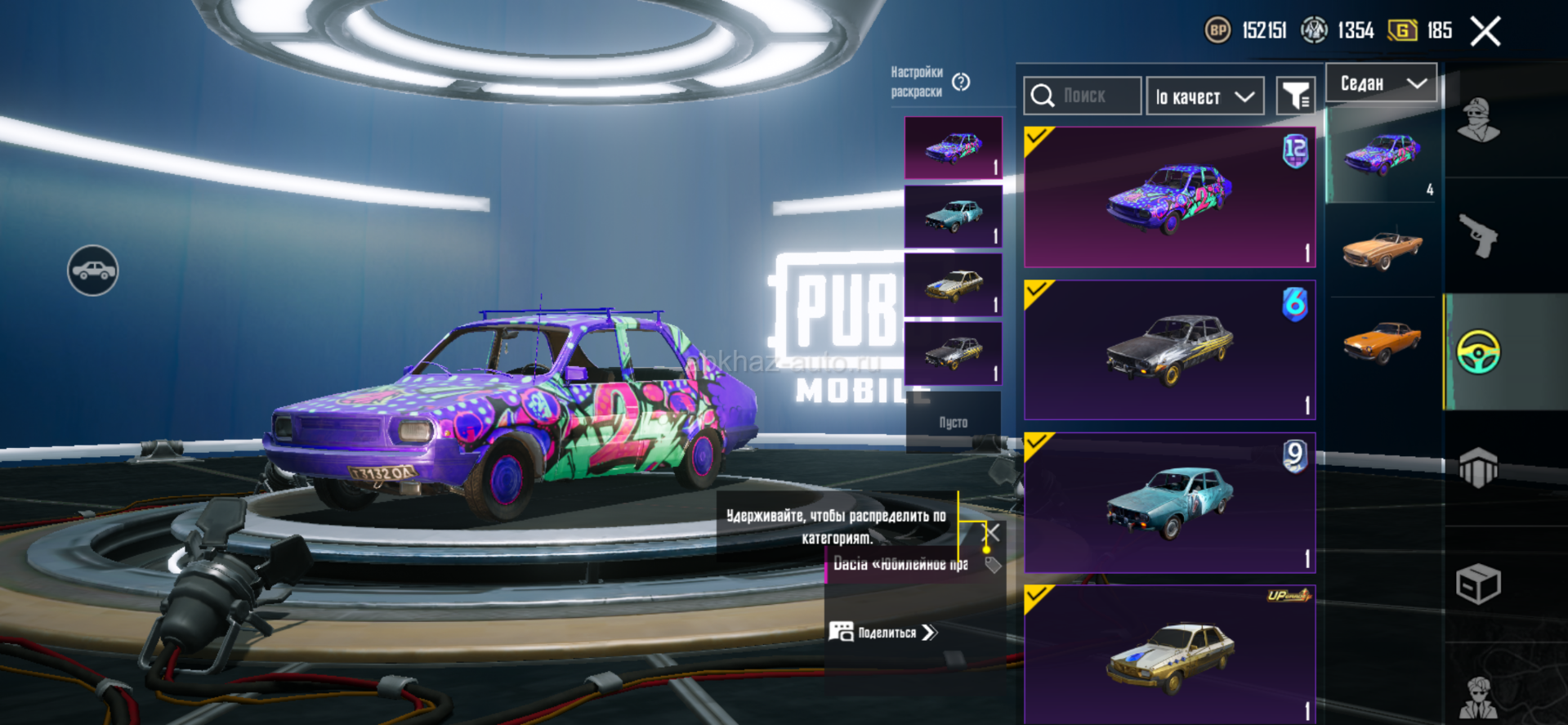The height and width of the screenshot is (725, 1568).
Task: Open the quality sort dropdown
Action: pos(1205,97)
